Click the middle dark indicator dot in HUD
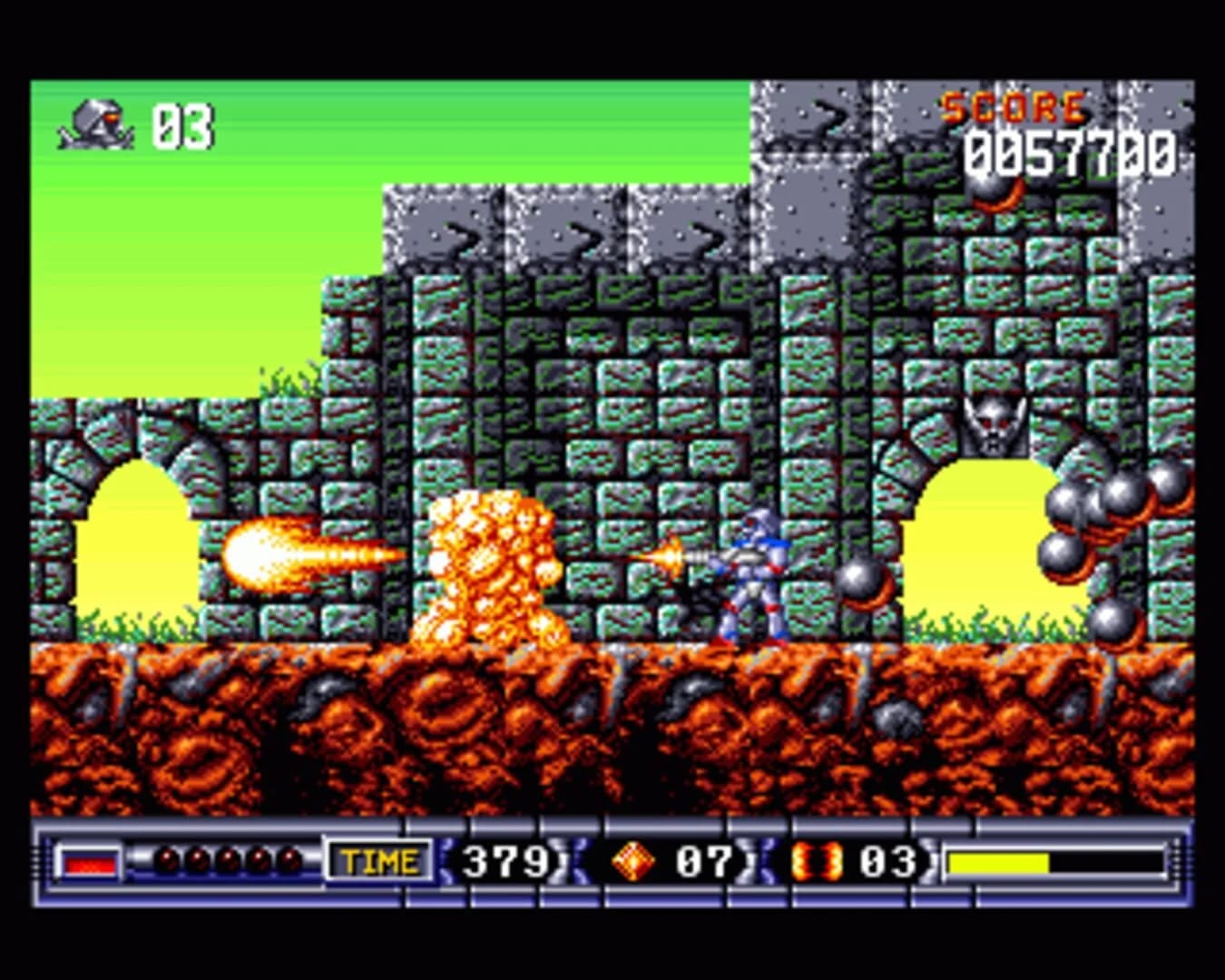 coord(230,857)
